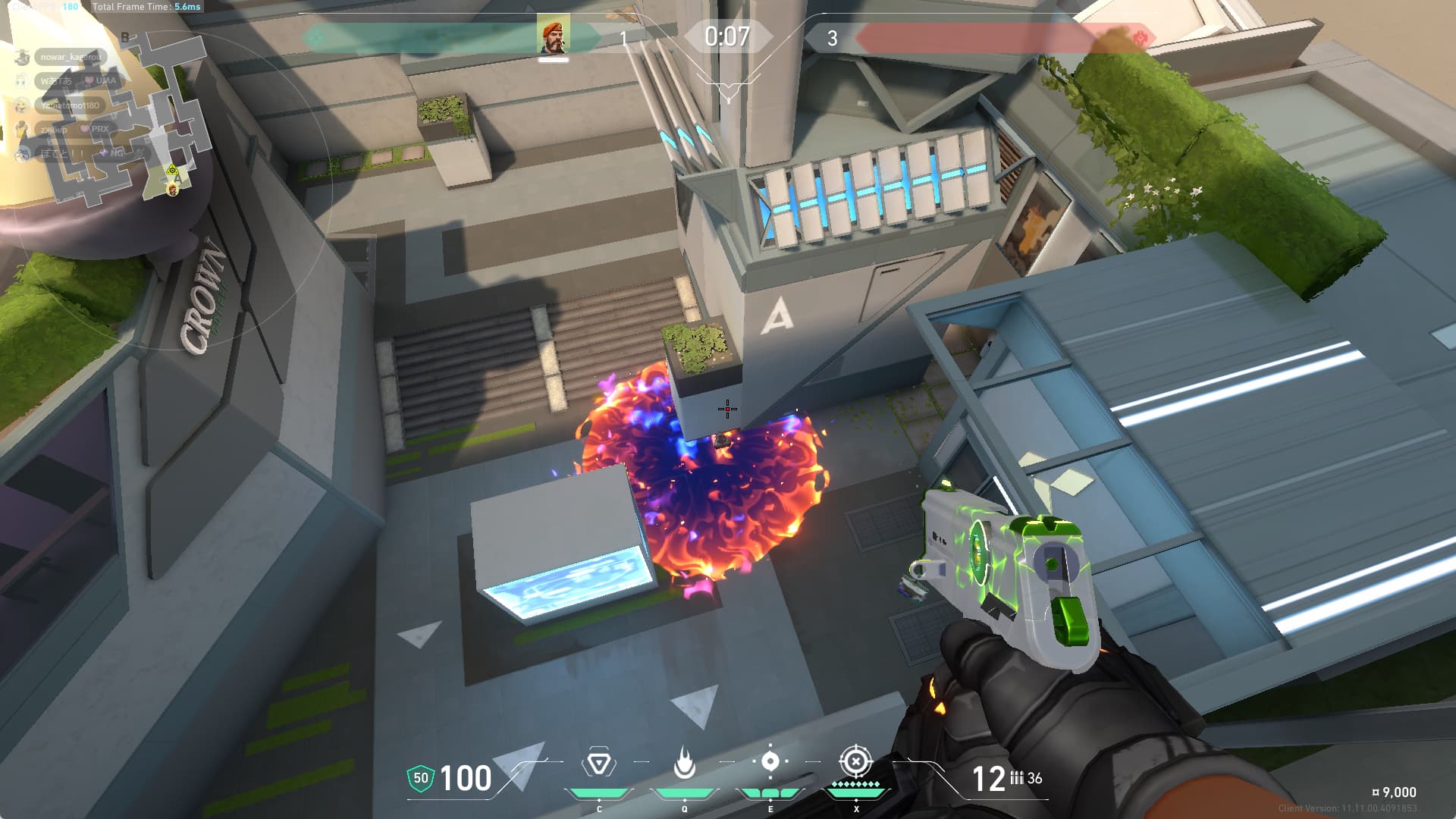Select the Brimstone portrait in the top bar
The image size is (1456, 819).
click(553, 36)
